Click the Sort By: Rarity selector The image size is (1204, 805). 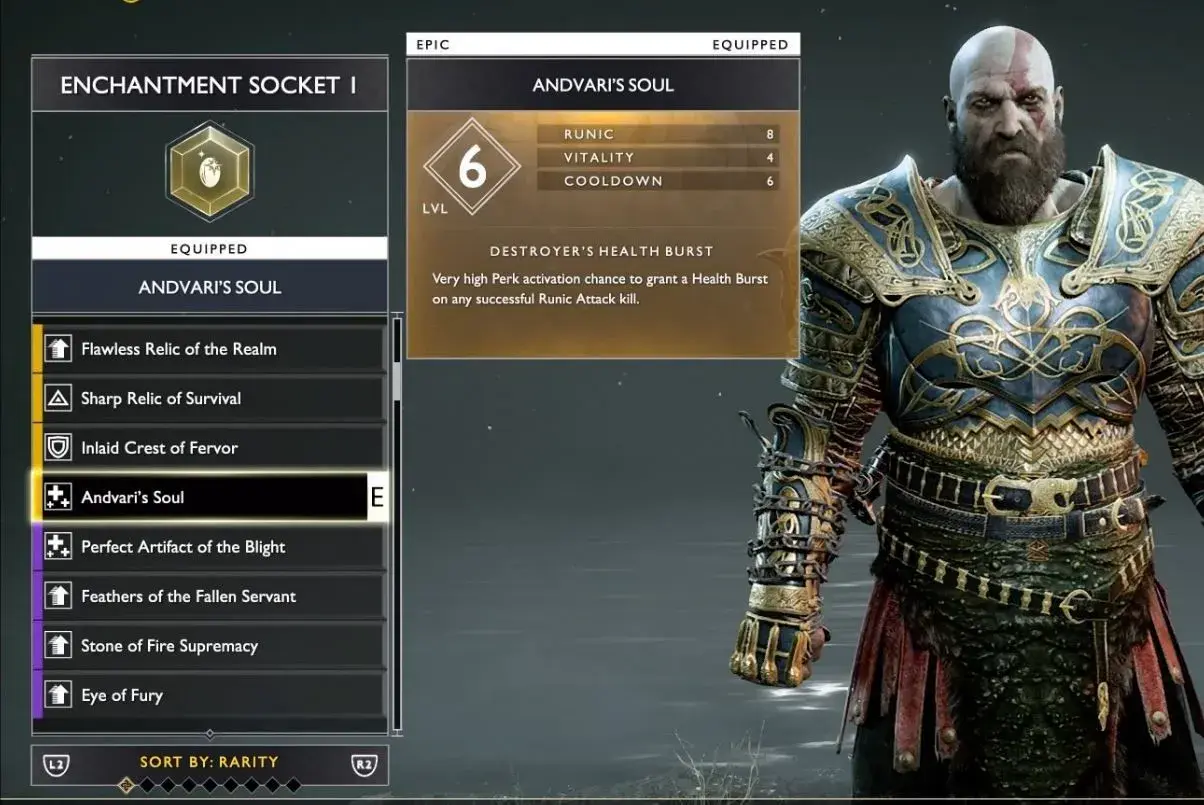209,762
